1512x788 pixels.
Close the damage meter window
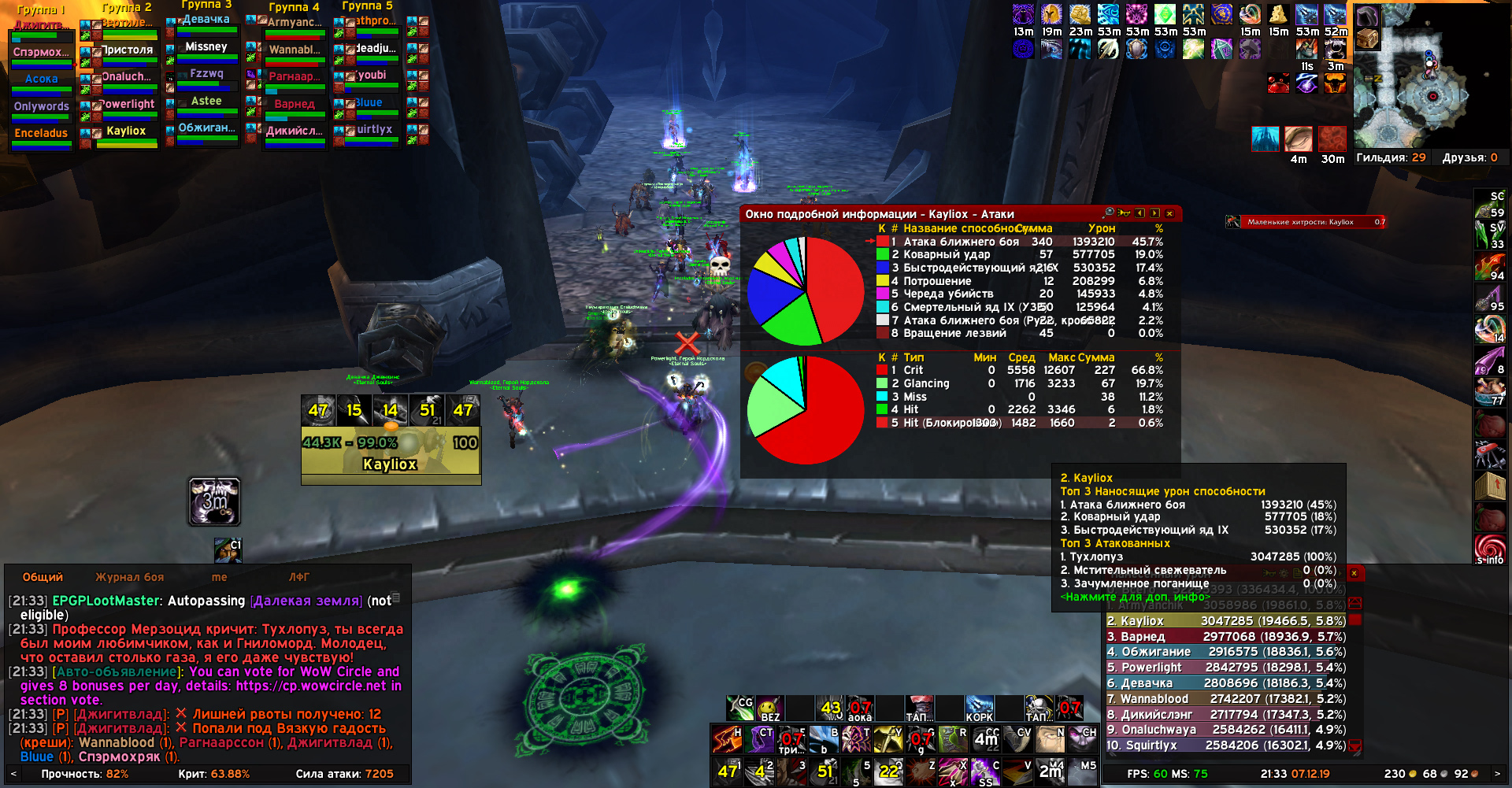[x=1354, y=573]
